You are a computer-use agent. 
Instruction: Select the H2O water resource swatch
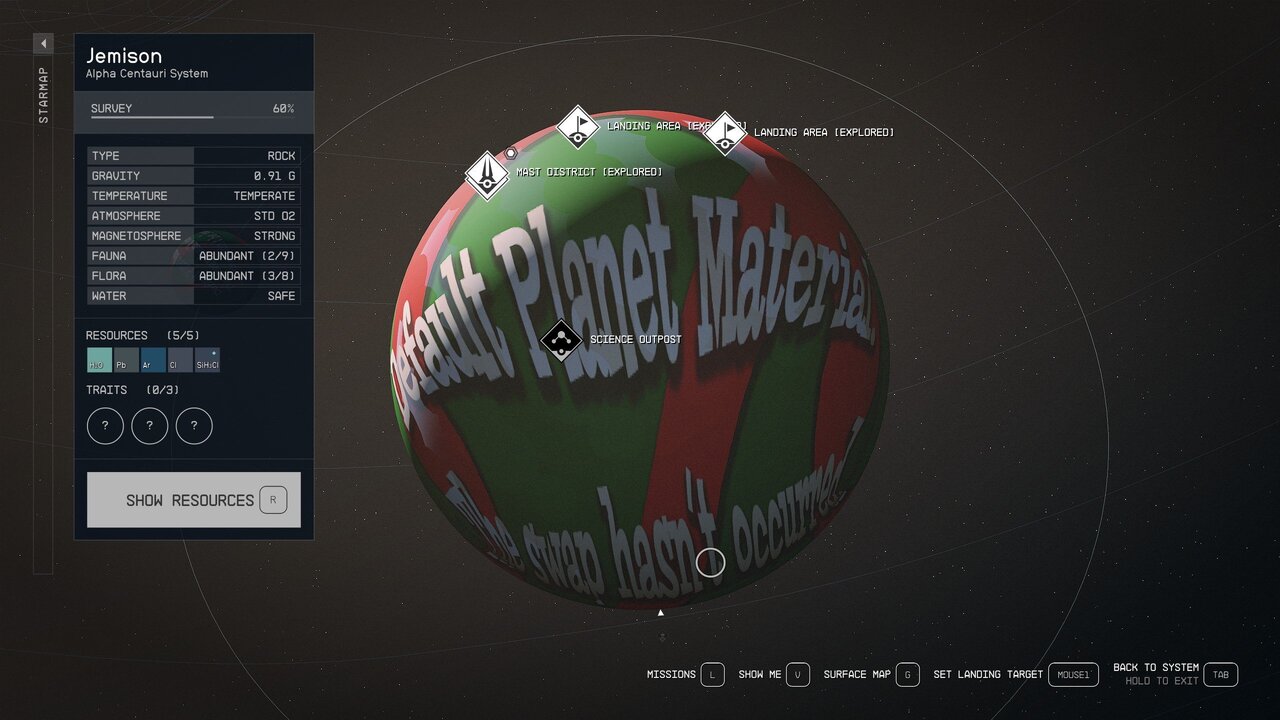[99, 360]
